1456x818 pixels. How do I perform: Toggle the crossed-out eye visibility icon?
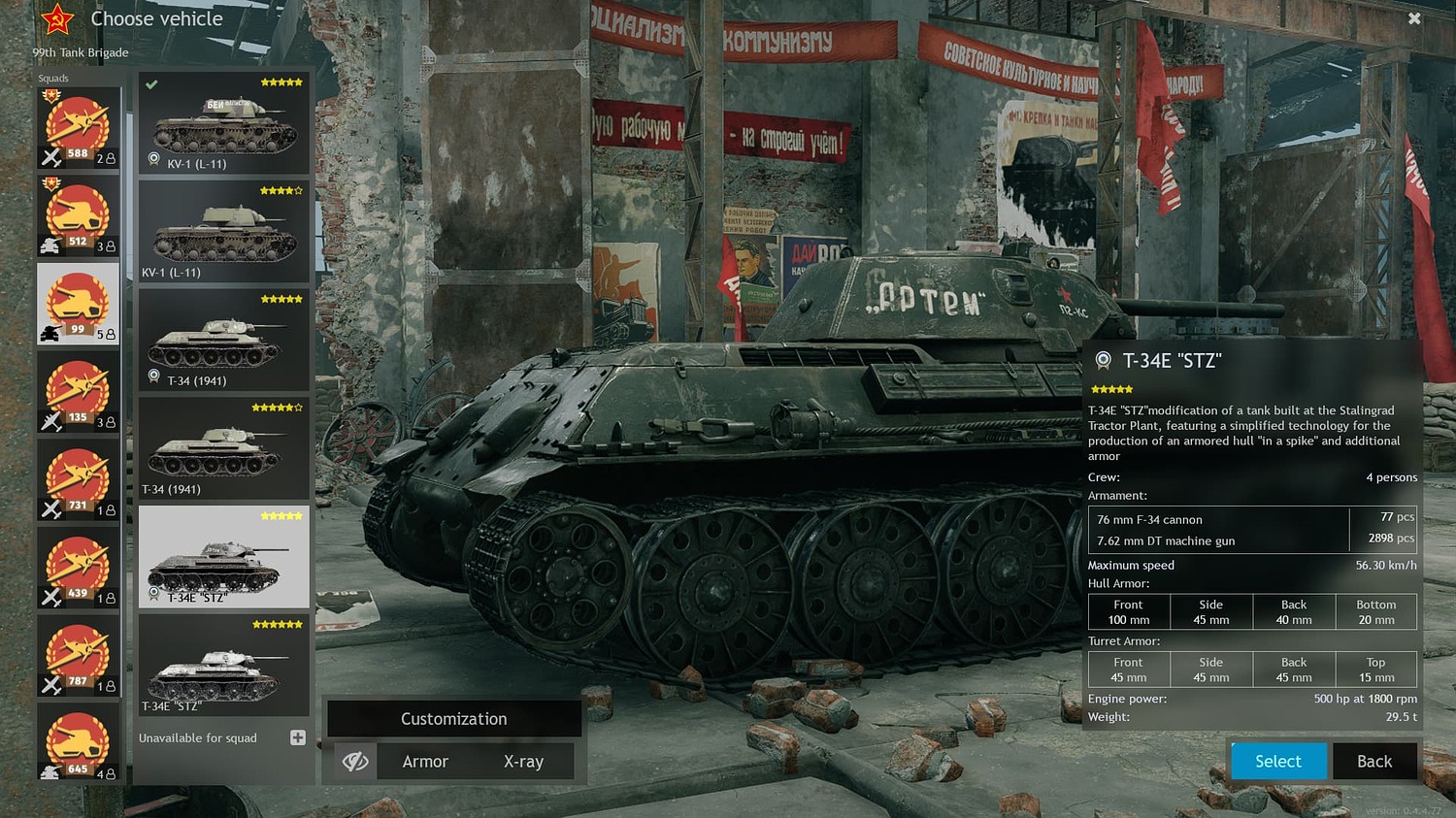point(355,762)
